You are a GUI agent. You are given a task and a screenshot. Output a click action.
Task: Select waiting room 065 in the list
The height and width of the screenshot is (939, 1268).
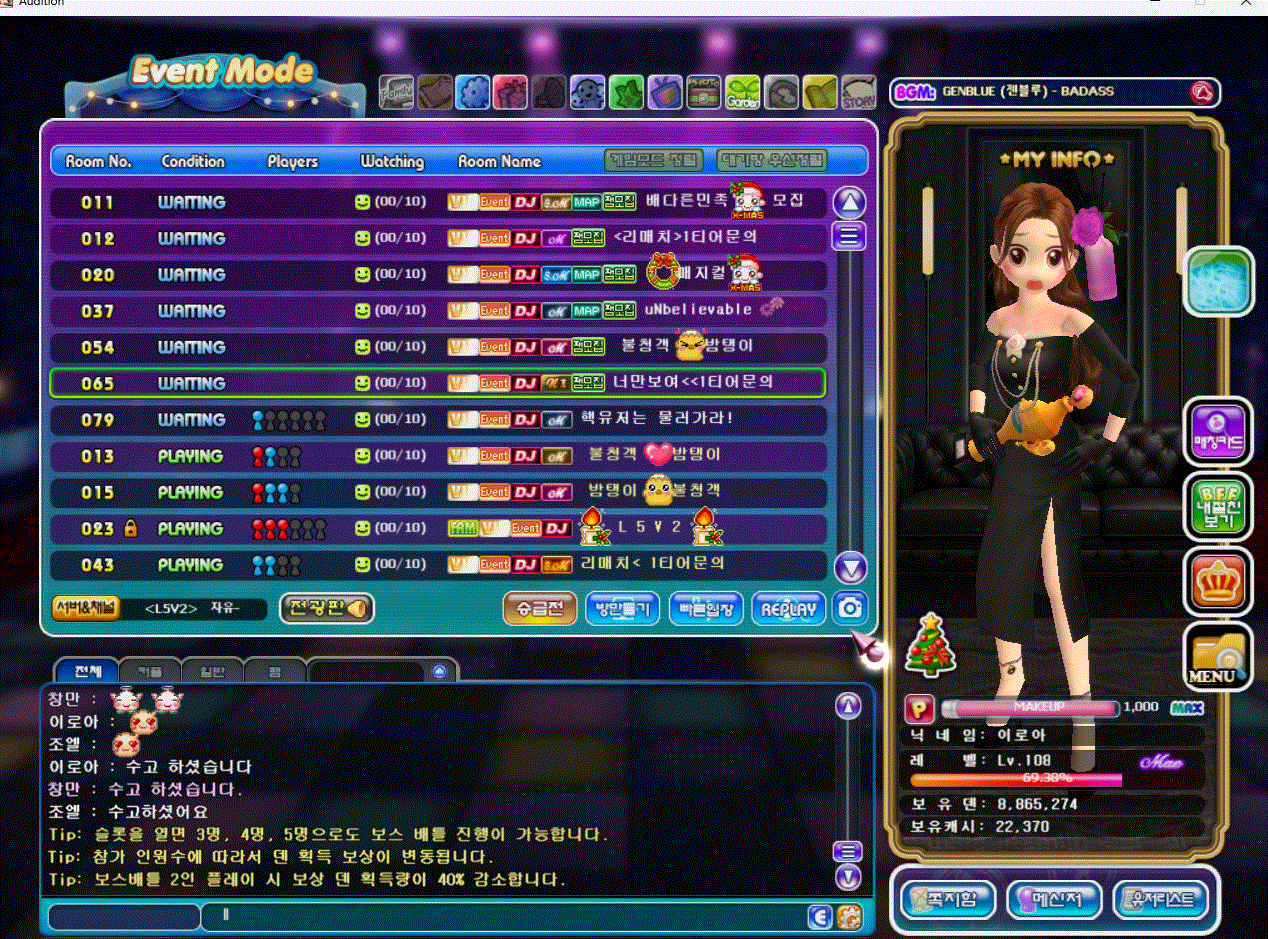pos(437,383)
